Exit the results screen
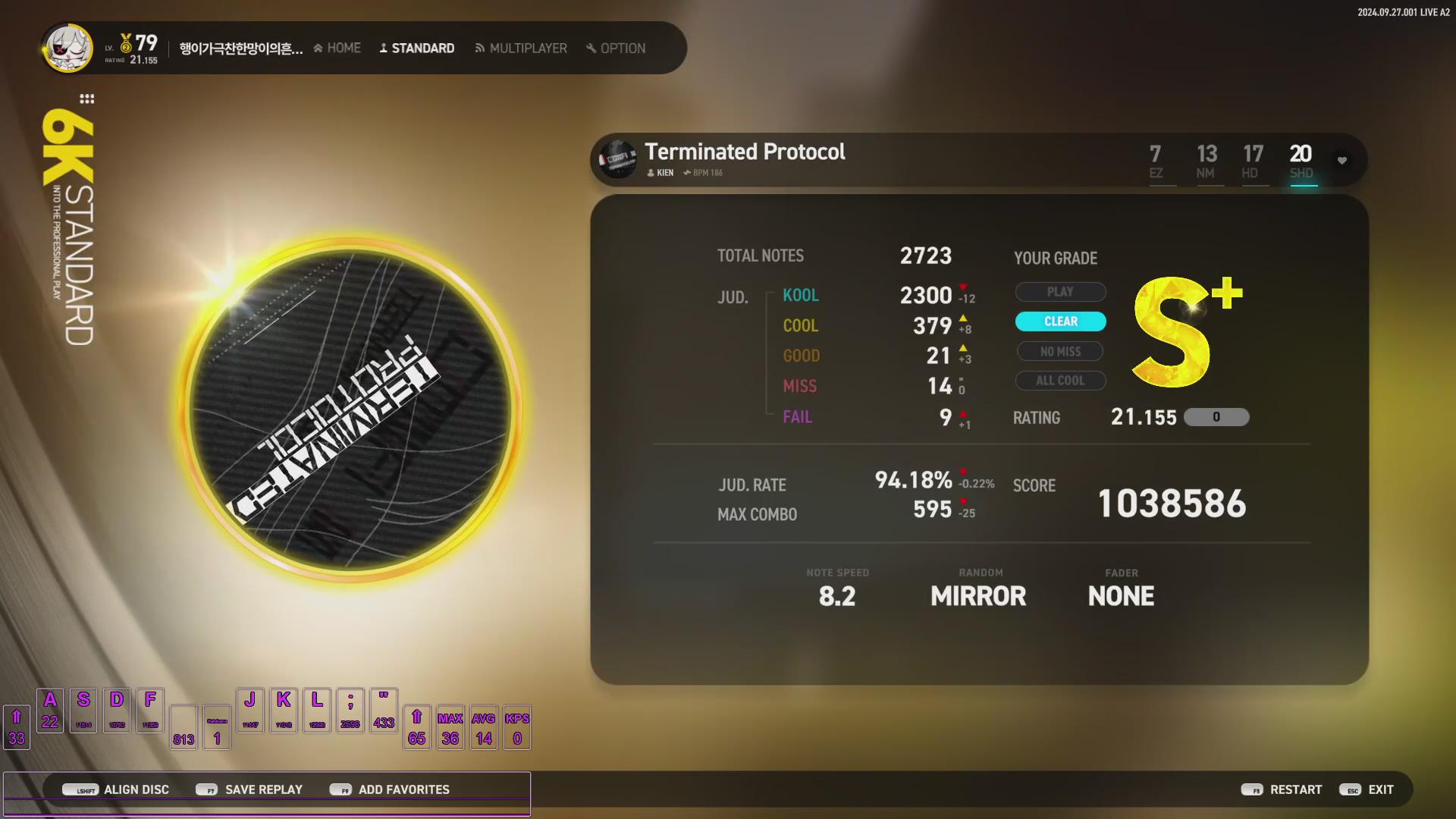The width and height of the screenshot is (1456, 819). 1367,789
